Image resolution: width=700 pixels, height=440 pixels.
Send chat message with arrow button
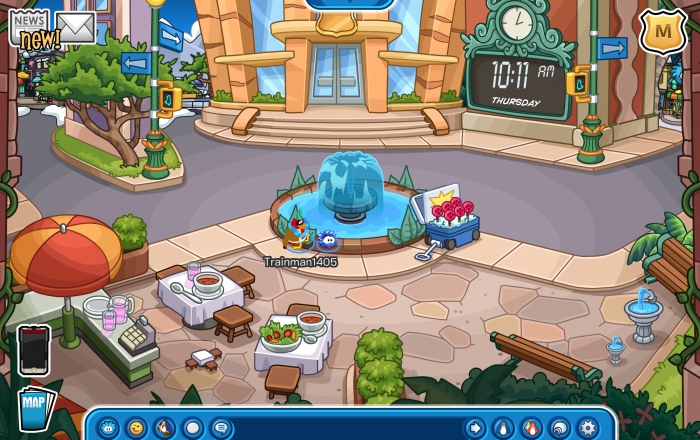click(474, 427)
